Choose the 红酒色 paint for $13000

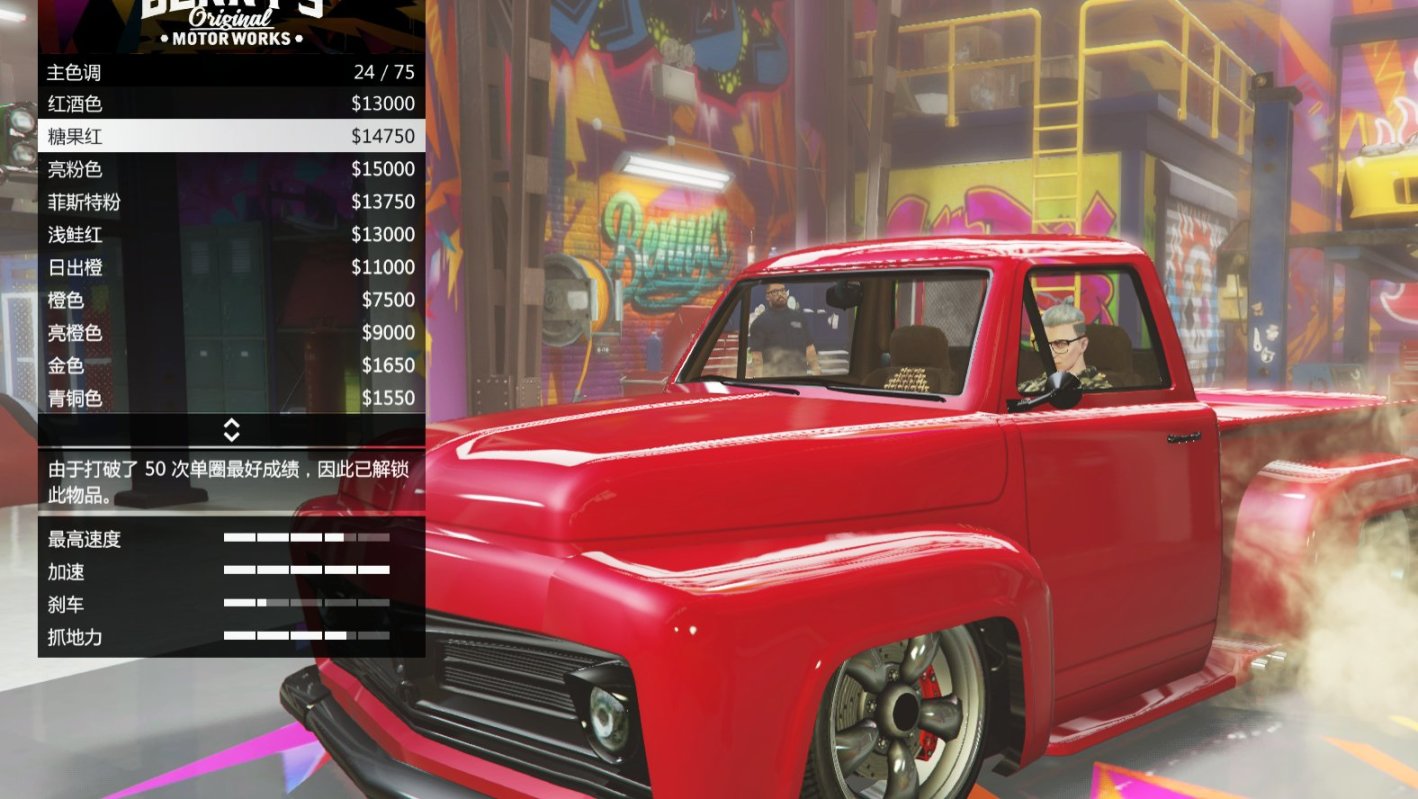click(228, 103)
